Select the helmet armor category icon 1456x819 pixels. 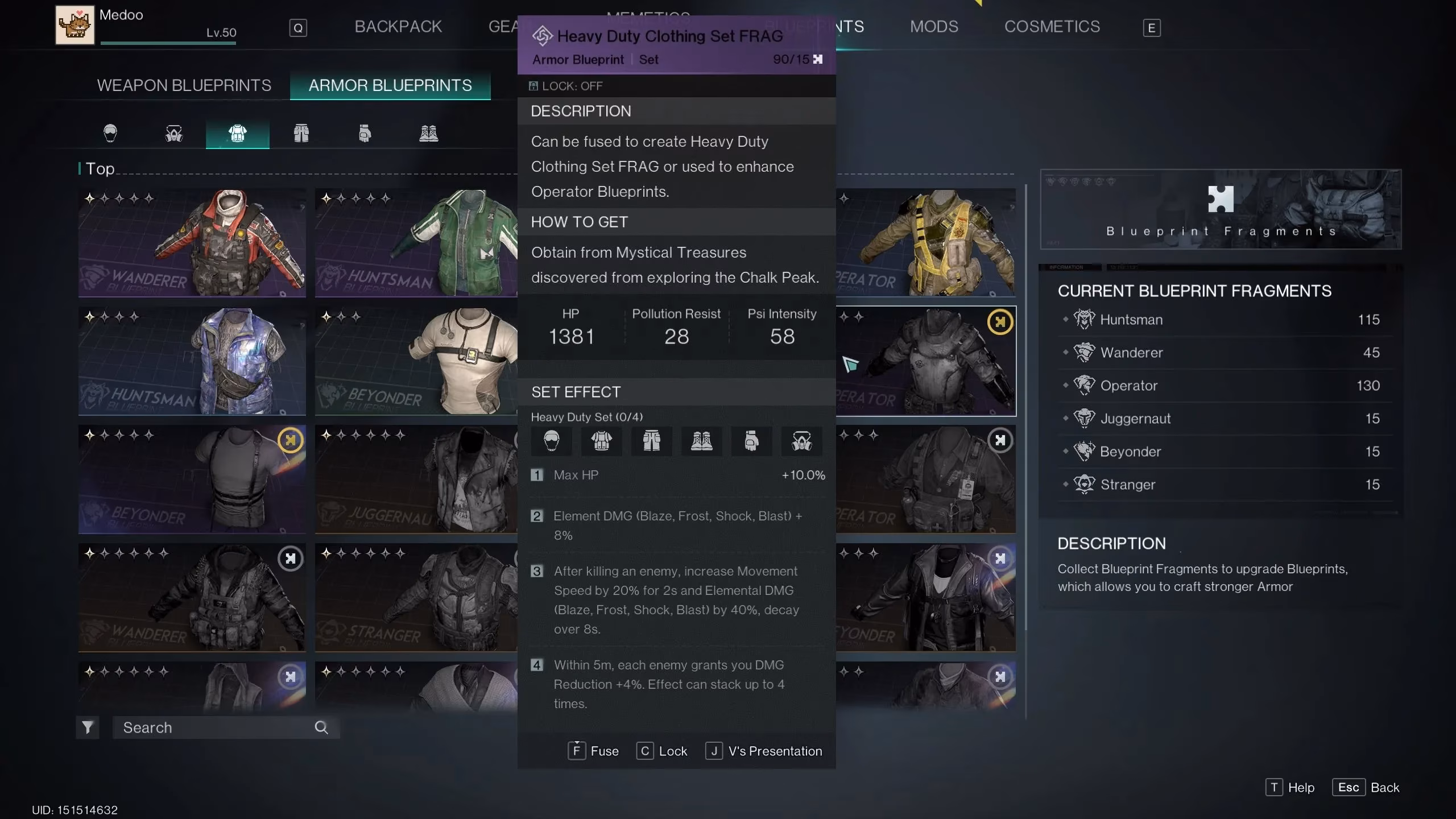pyautogui.click(x=110, y=133)
